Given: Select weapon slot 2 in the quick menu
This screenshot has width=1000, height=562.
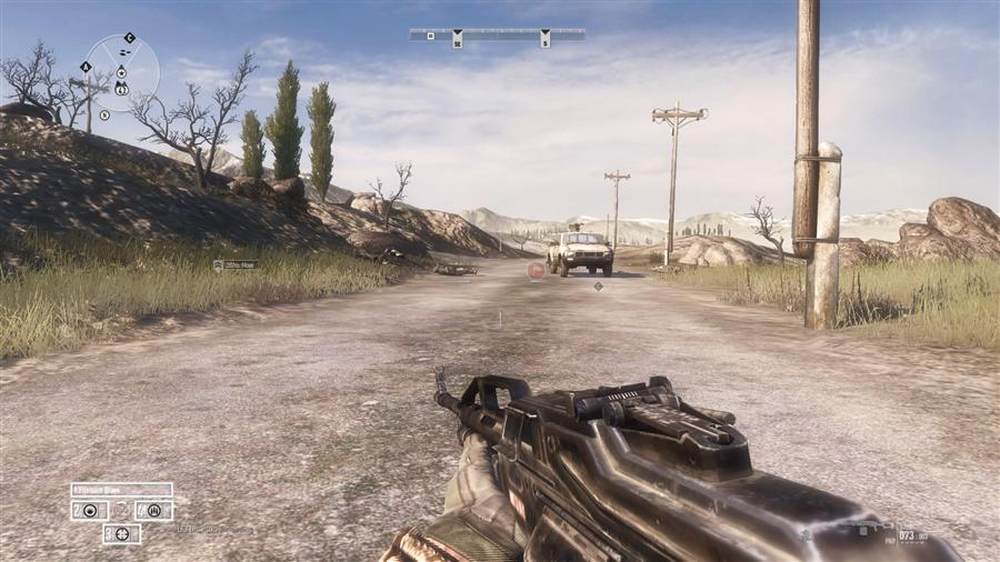Looking at the screenshot, I should pos(89,510).
